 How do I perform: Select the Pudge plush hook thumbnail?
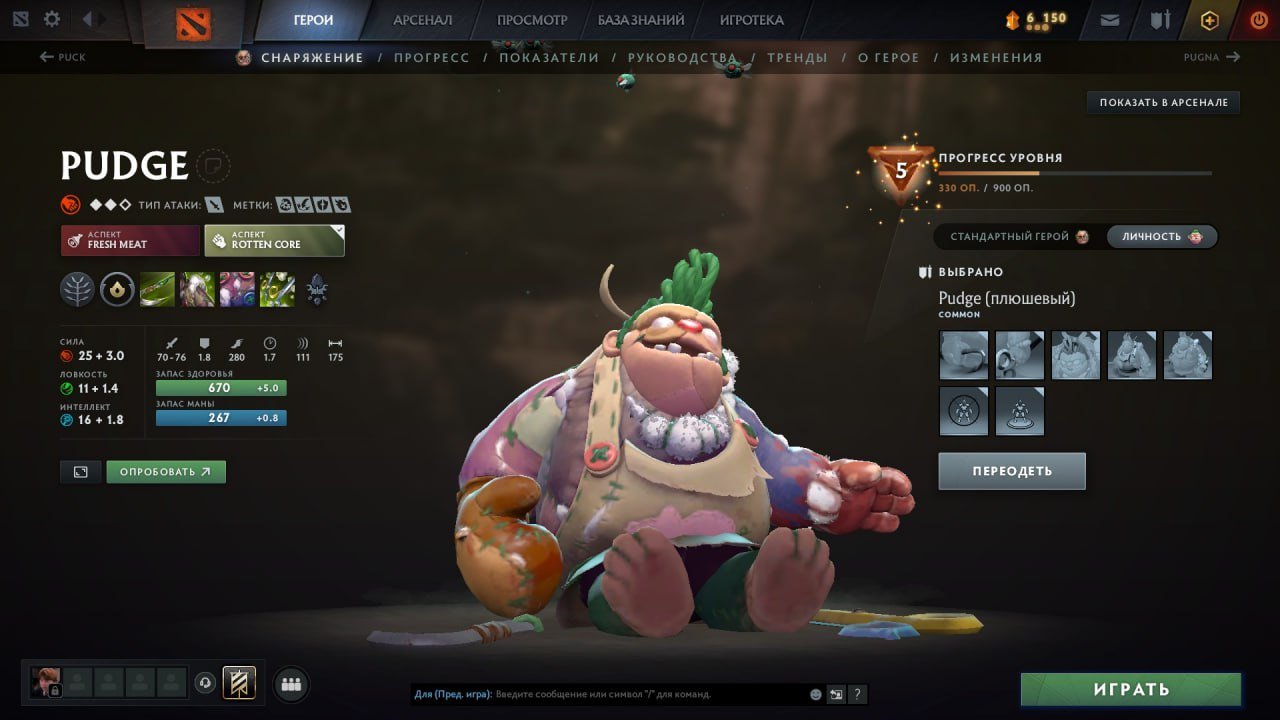tap(963, 353)
